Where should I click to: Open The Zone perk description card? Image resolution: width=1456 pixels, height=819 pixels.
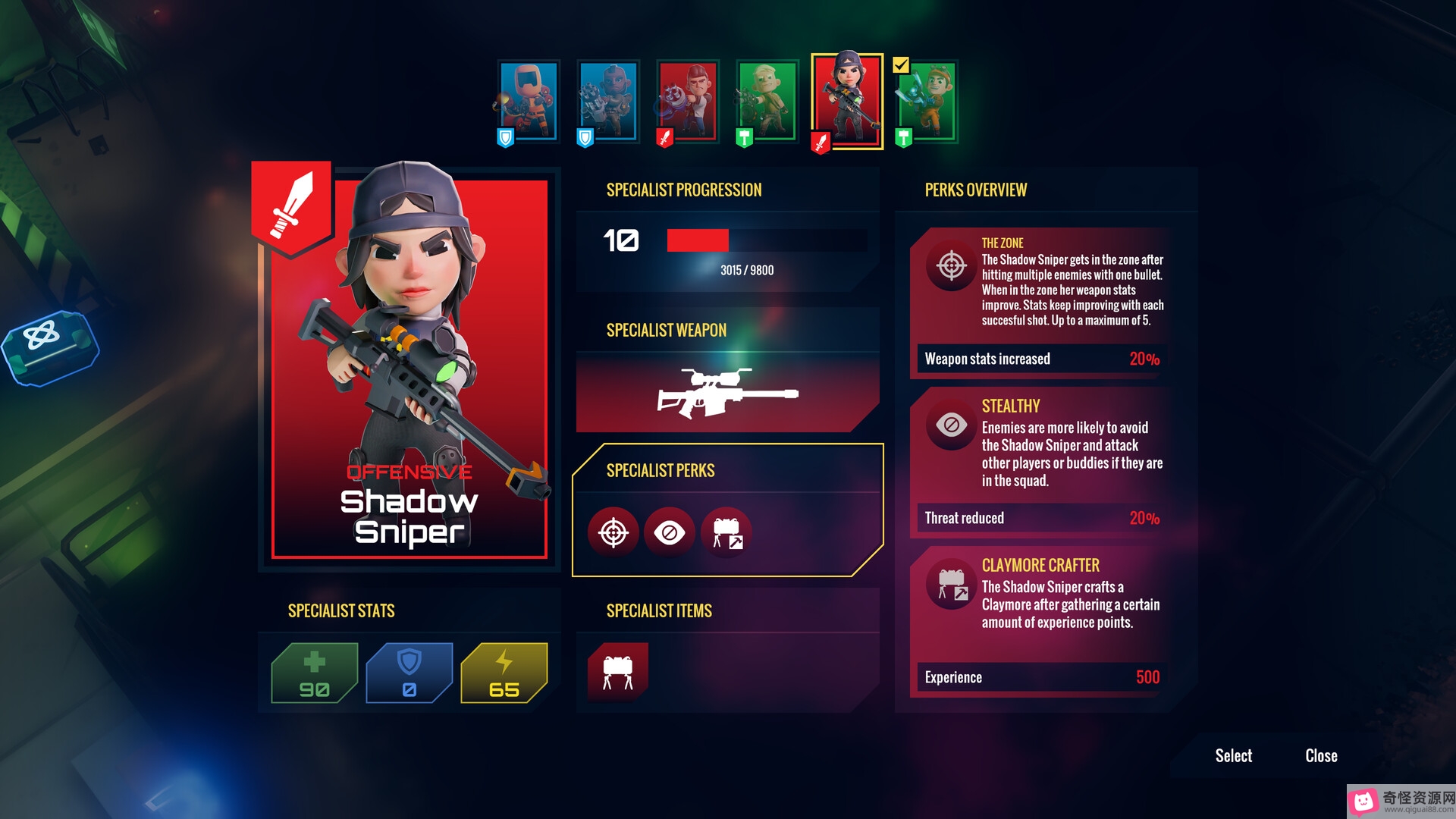(1040, 302)
